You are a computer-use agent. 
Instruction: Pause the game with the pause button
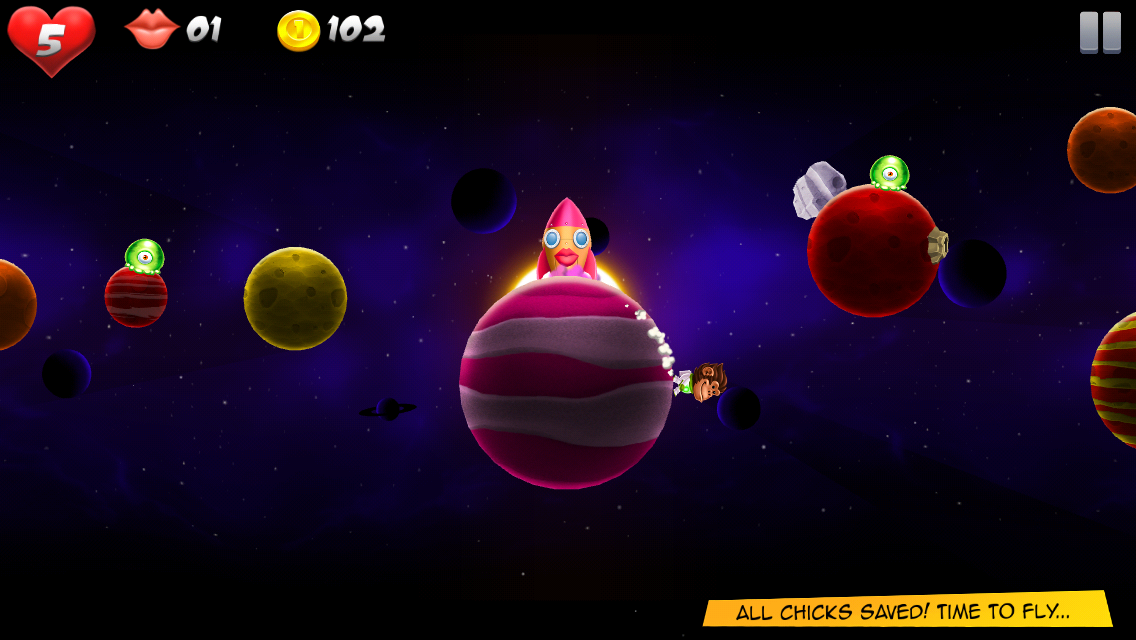1100,32
